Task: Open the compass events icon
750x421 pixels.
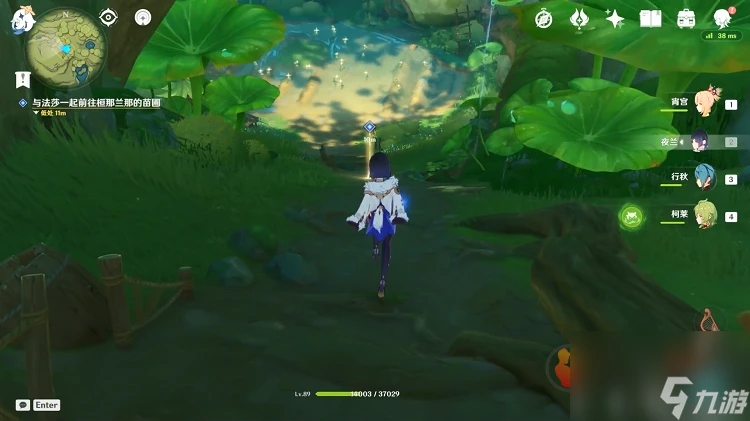Action: coord(544,18)
